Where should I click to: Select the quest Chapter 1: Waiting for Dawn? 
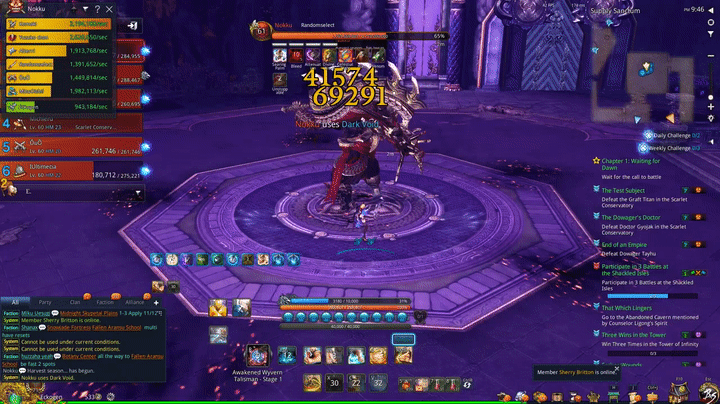637,160
